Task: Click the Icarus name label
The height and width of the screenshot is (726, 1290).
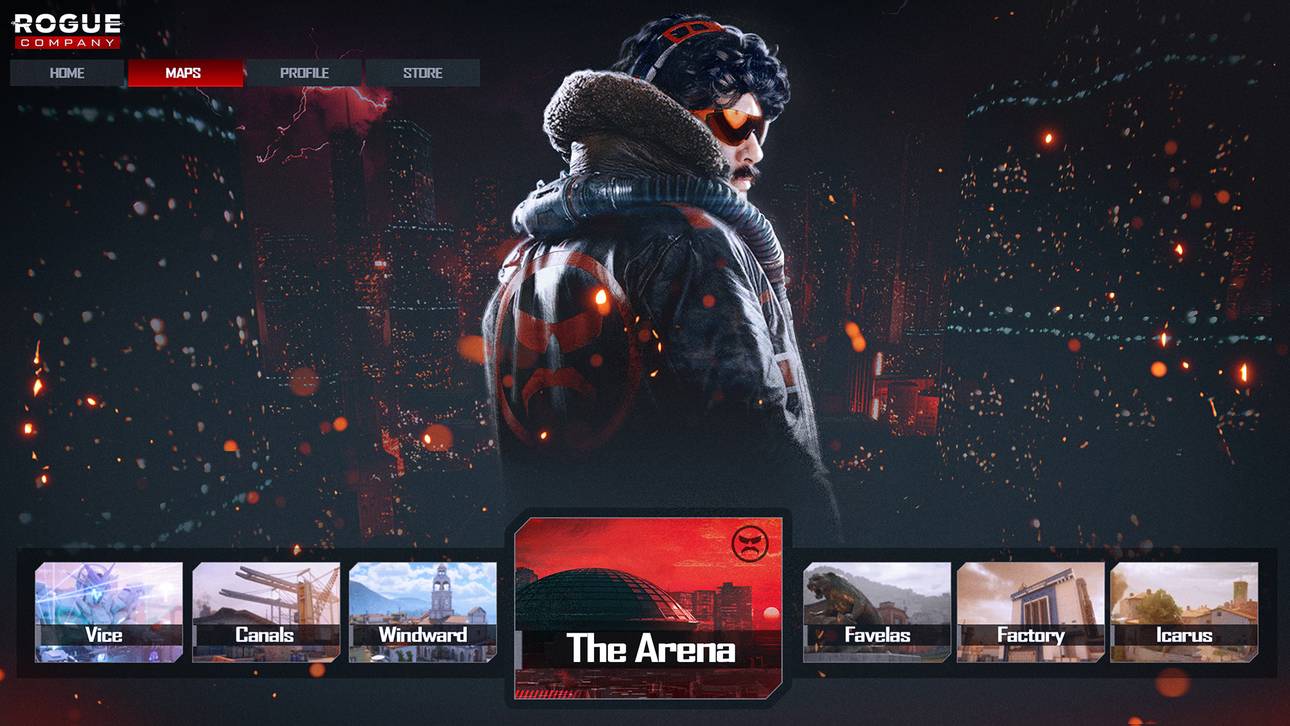Action: [x=1183, y=636]
